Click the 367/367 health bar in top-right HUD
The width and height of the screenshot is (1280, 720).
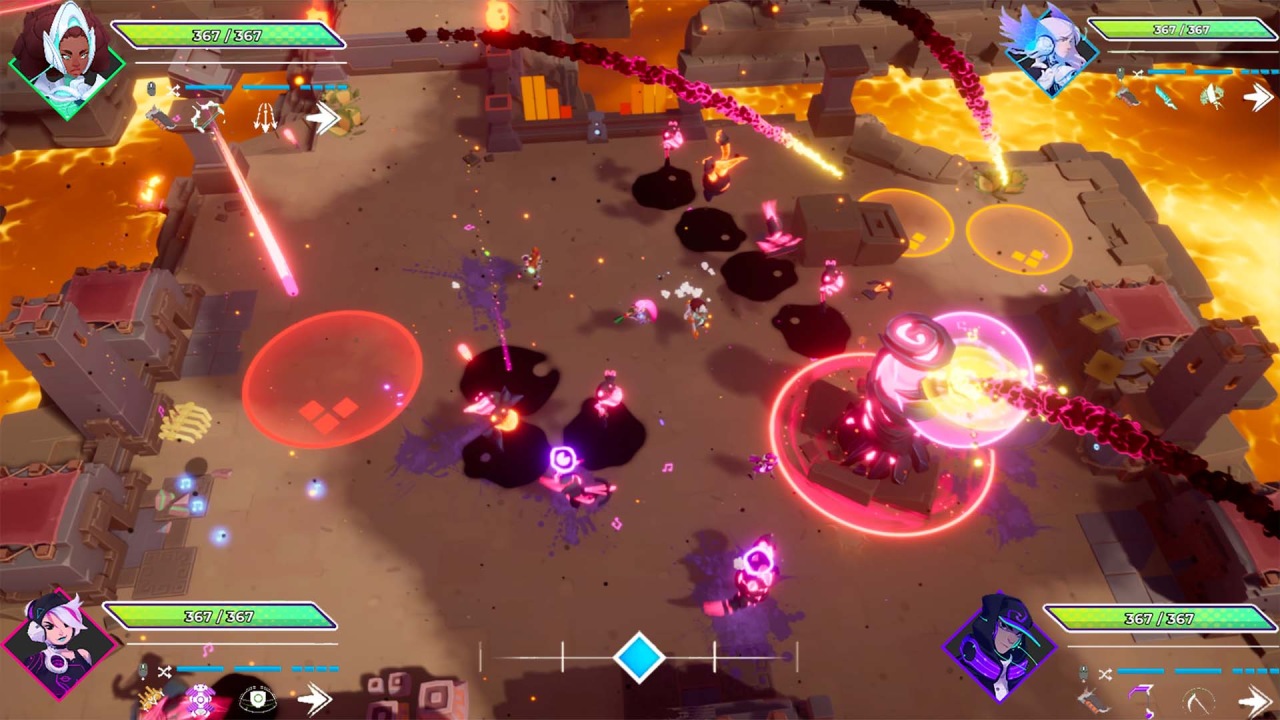[1185, 30]
